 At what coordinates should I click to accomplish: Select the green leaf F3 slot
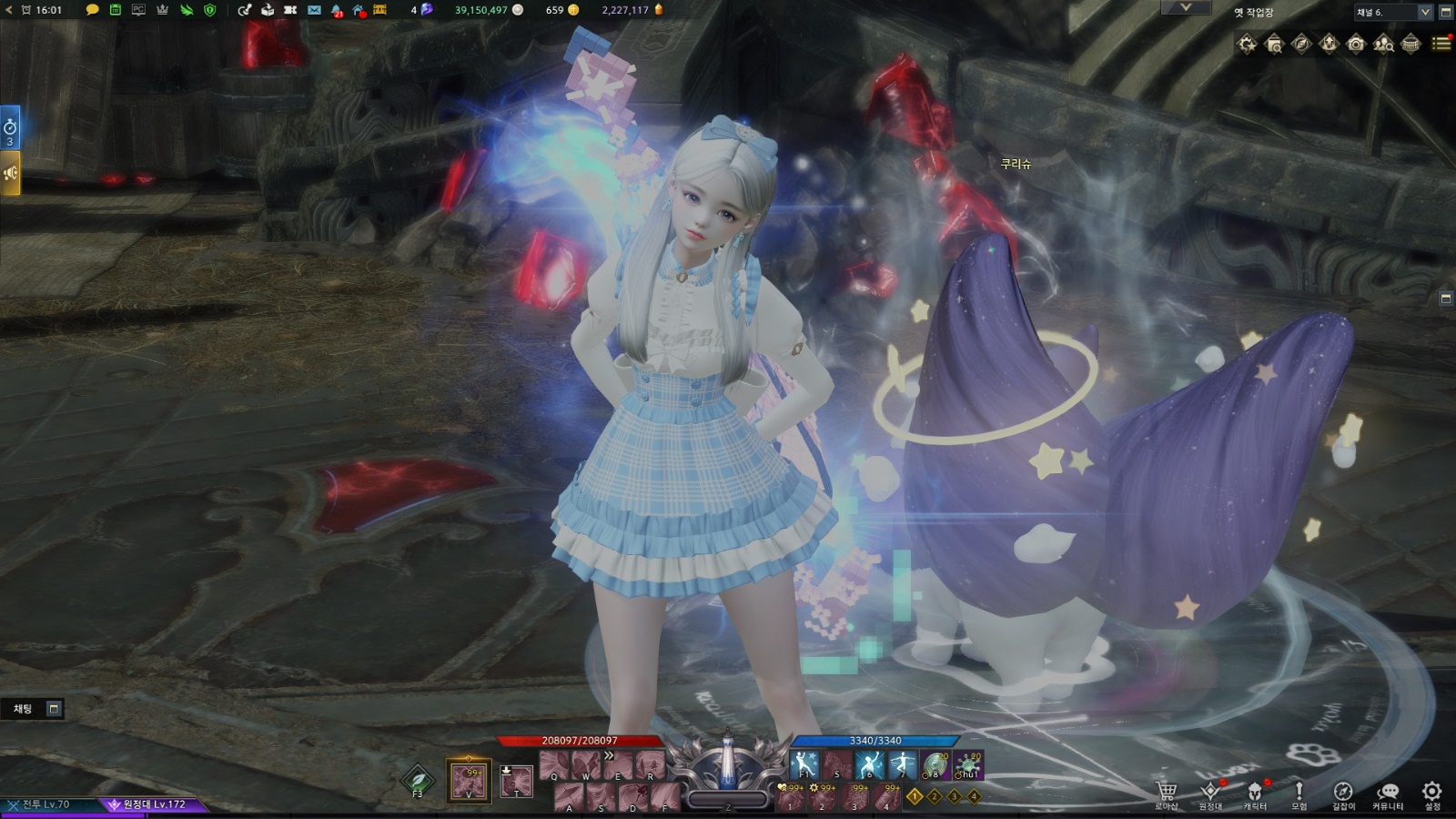tap(418, 780)
